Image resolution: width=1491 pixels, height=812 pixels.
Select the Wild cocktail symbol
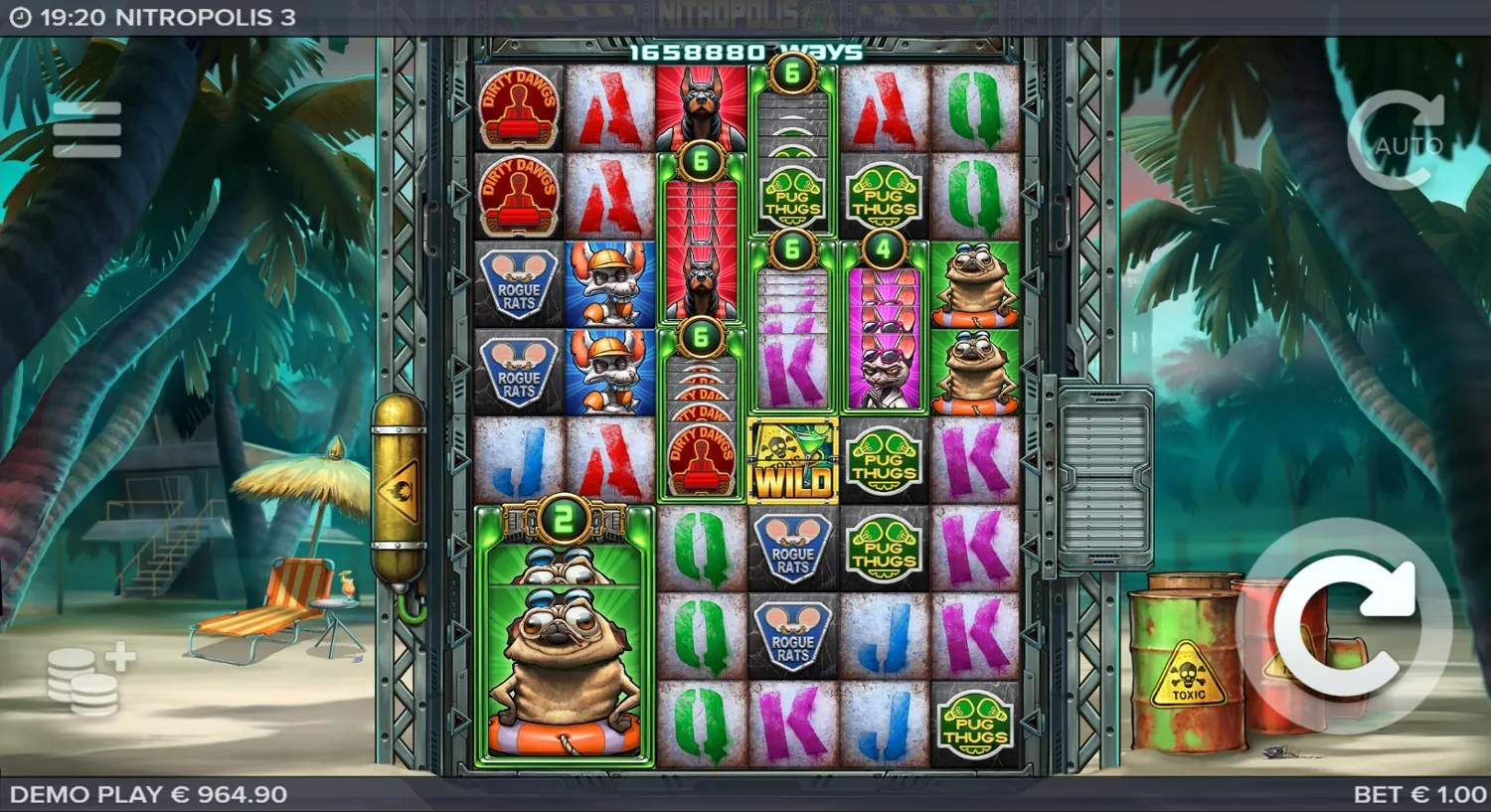click(x=792, y=460)
